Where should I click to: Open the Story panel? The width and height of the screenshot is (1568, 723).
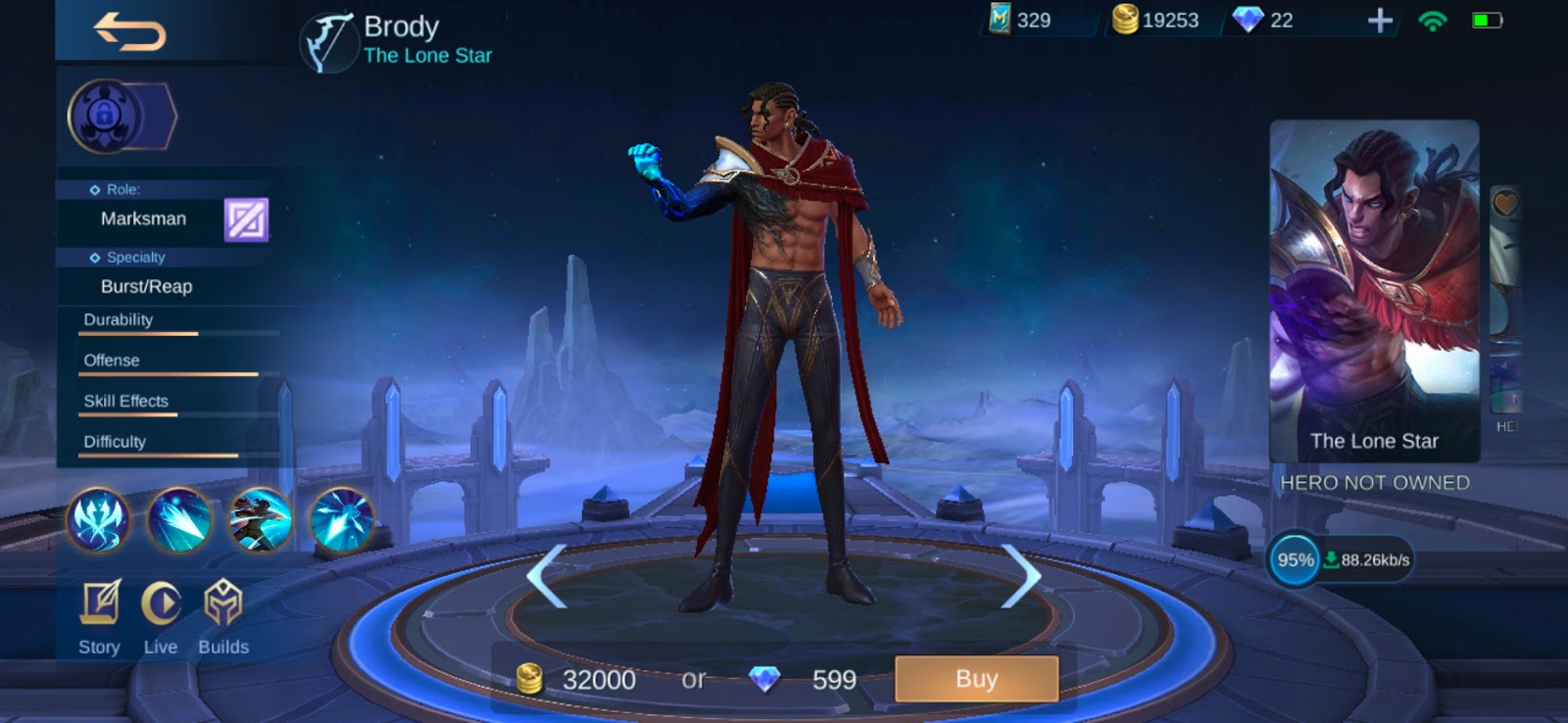(98, 617)
